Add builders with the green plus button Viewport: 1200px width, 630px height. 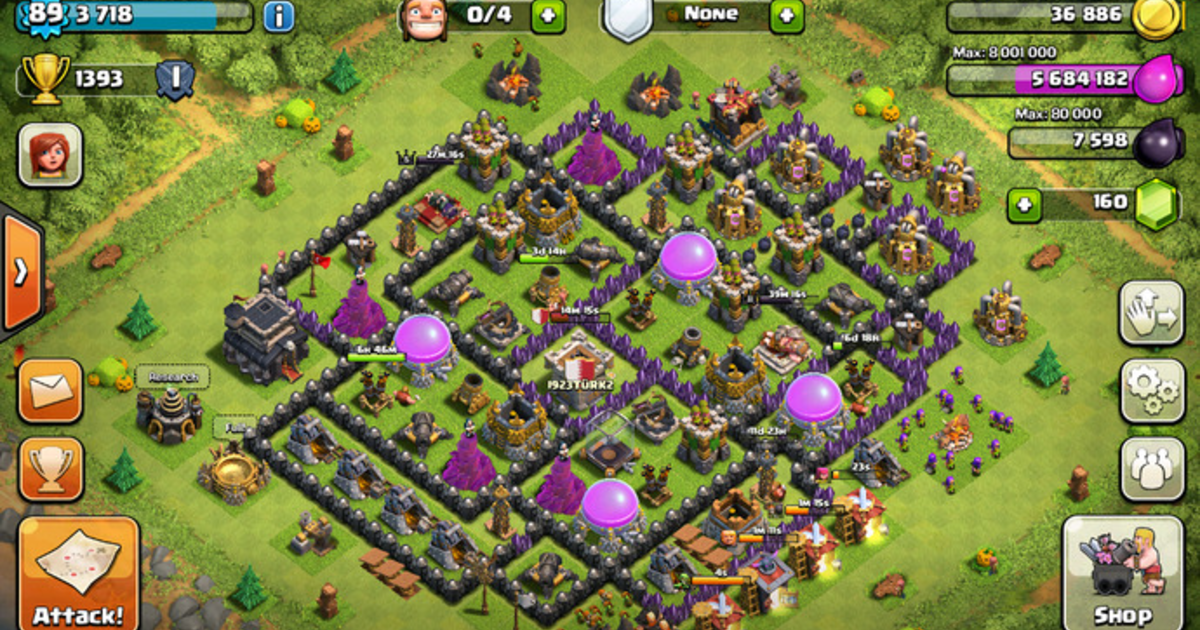(549, 15)
